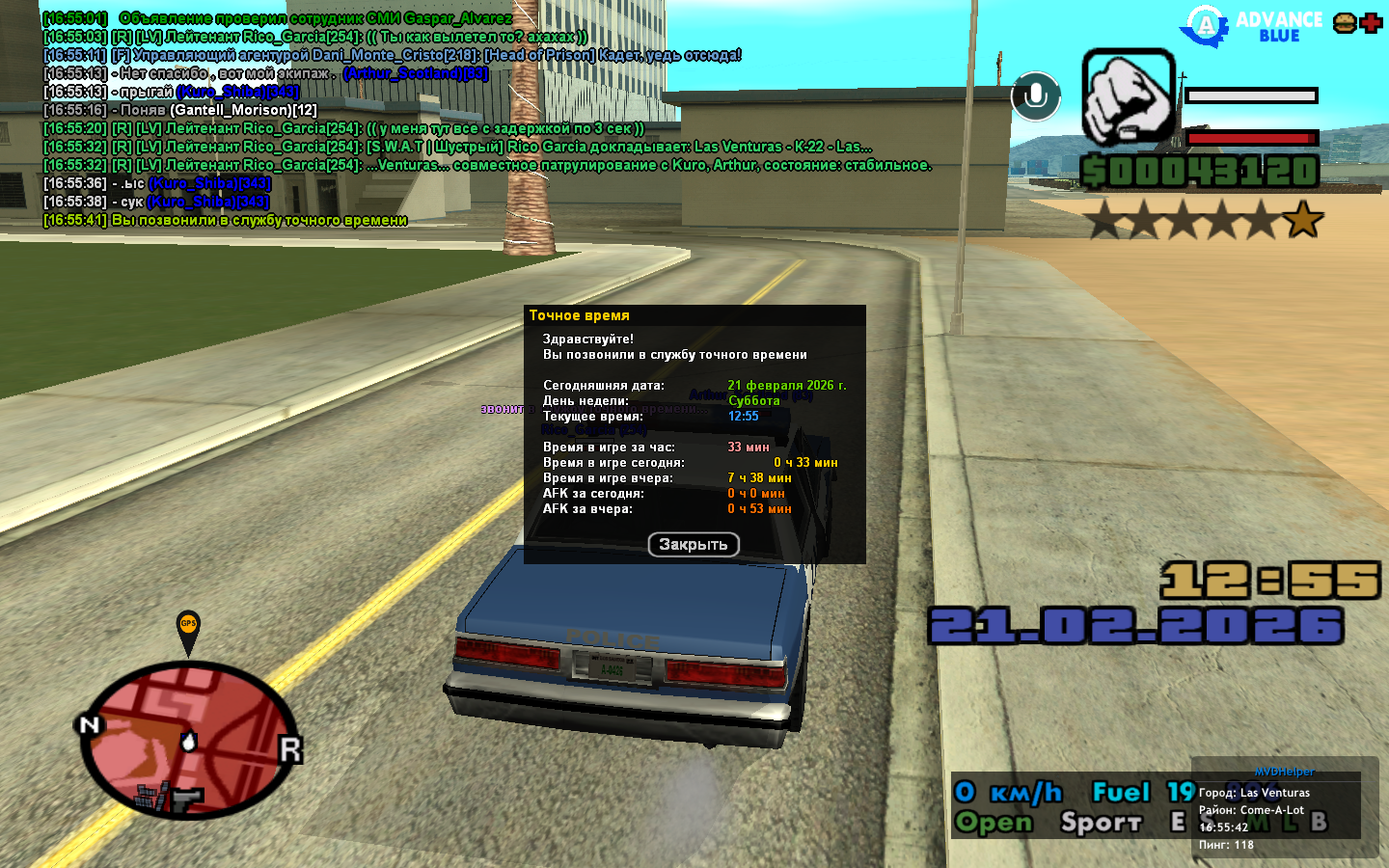1389x868 pixels.
Task: Open the MVDHelper info panel
Action: 1284,772
